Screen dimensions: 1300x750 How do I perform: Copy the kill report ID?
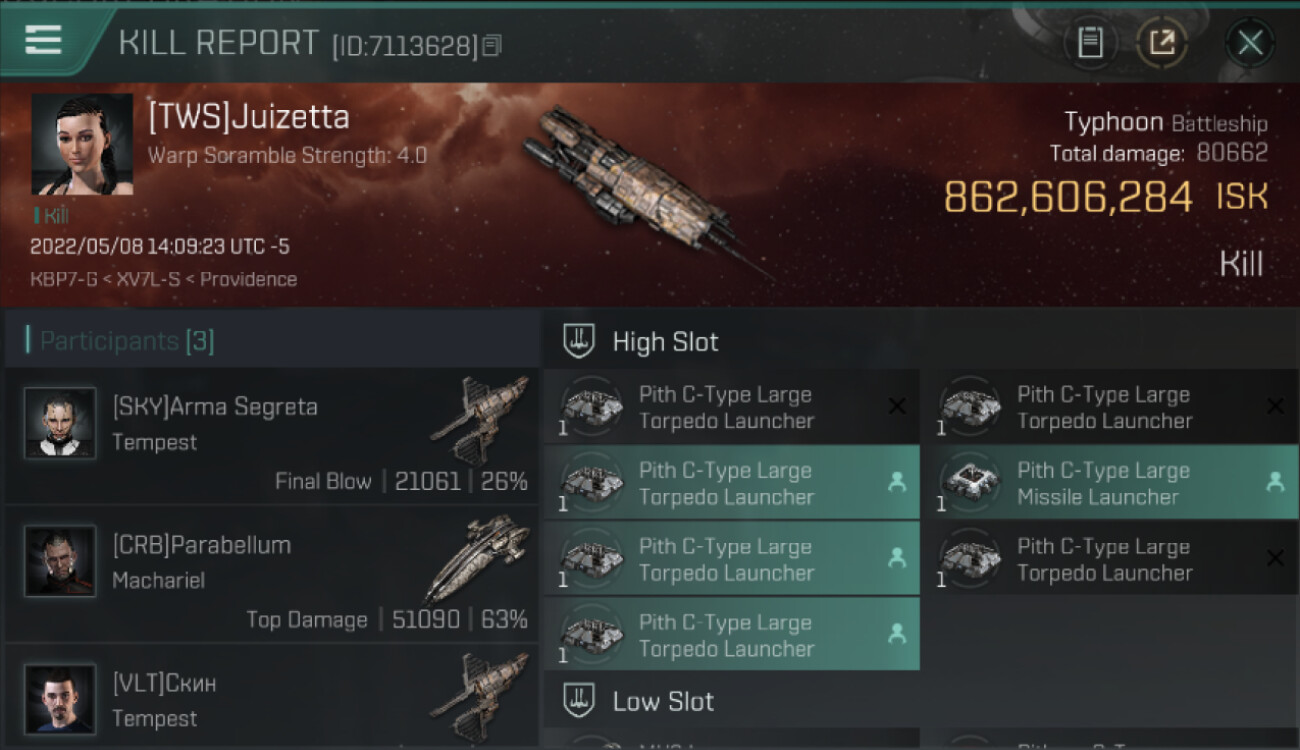pyautogui.click(x=491, y=46)
